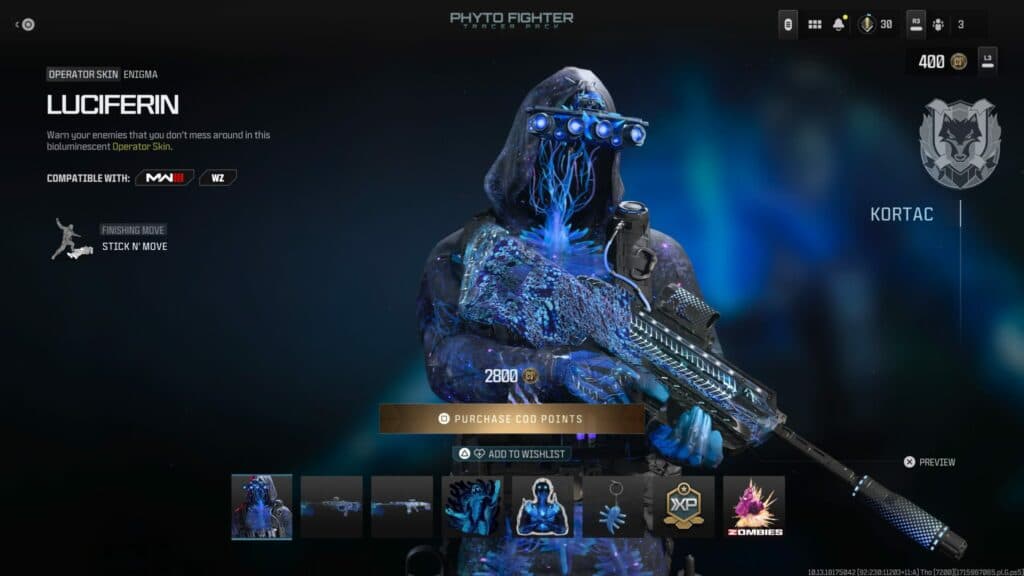Open the Zombies bonus item thumbnail
This screenshot has width=1024, height=576.
click(x=754, y=506)
